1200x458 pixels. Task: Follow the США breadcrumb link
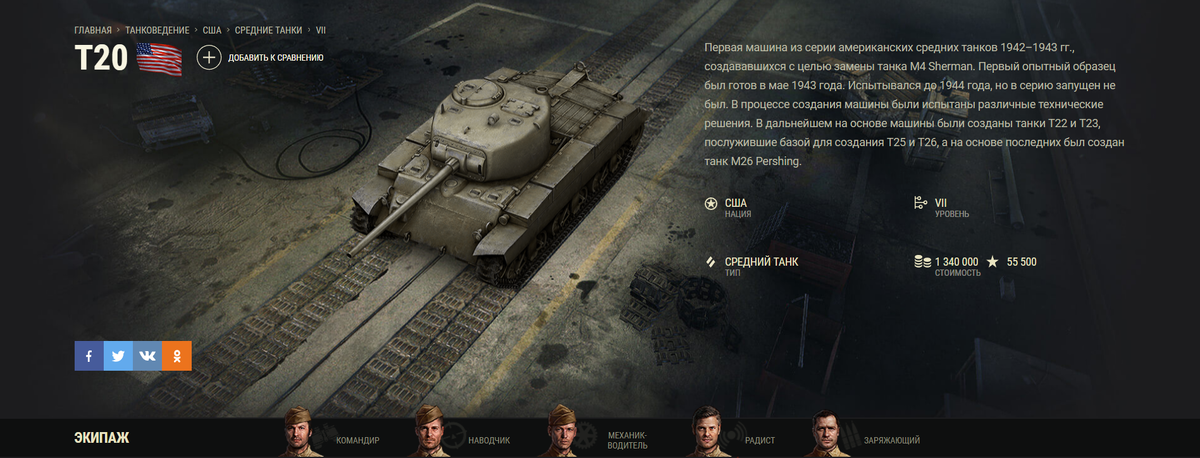tap(212, 30)
